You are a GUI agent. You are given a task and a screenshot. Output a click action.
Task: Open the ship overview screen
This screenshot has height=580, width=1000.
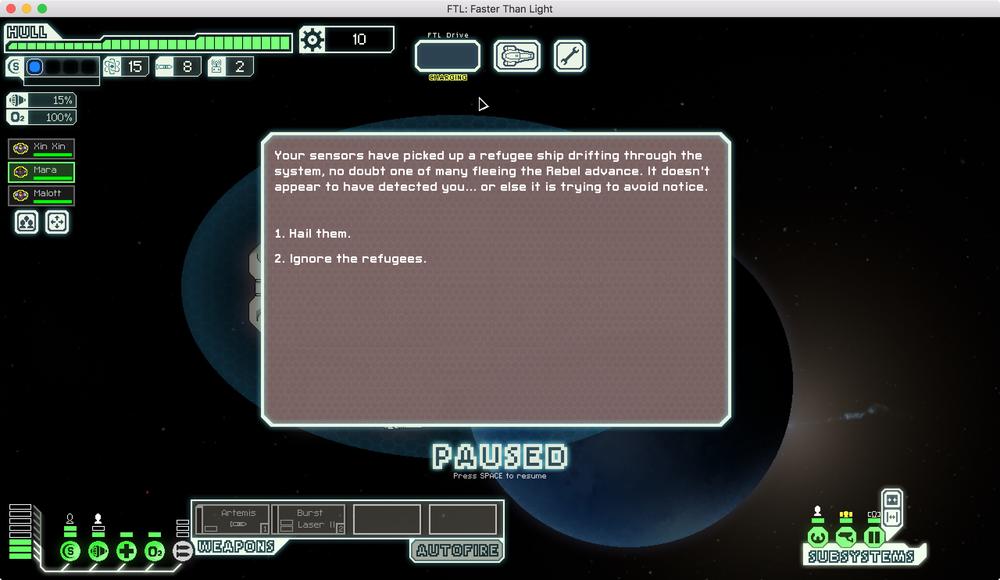pyautogui.click(x=517, y=56)
